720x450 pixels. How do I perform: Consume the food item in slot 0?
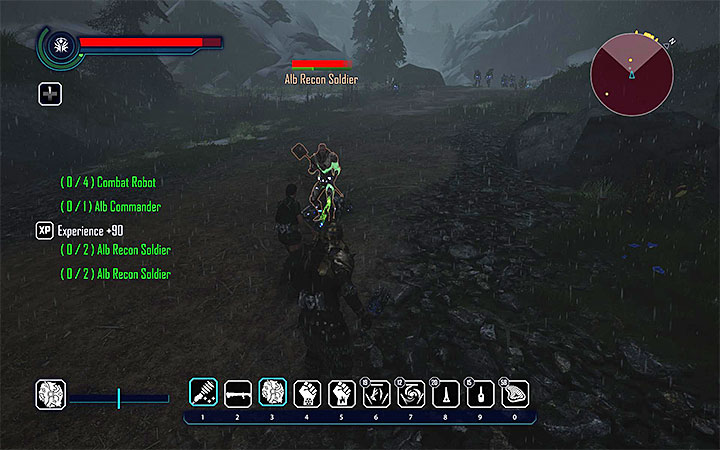point(514,393)
